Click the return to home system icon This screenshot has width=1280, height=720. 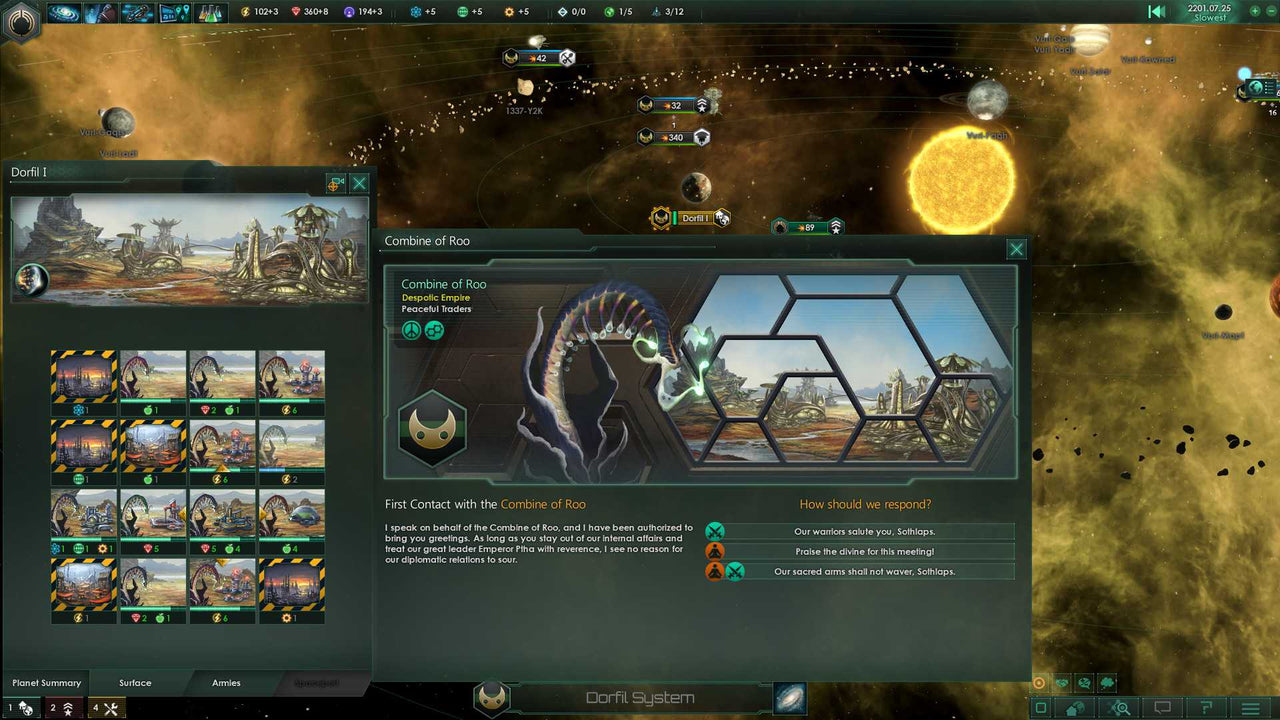click(x=1073, y=707)
